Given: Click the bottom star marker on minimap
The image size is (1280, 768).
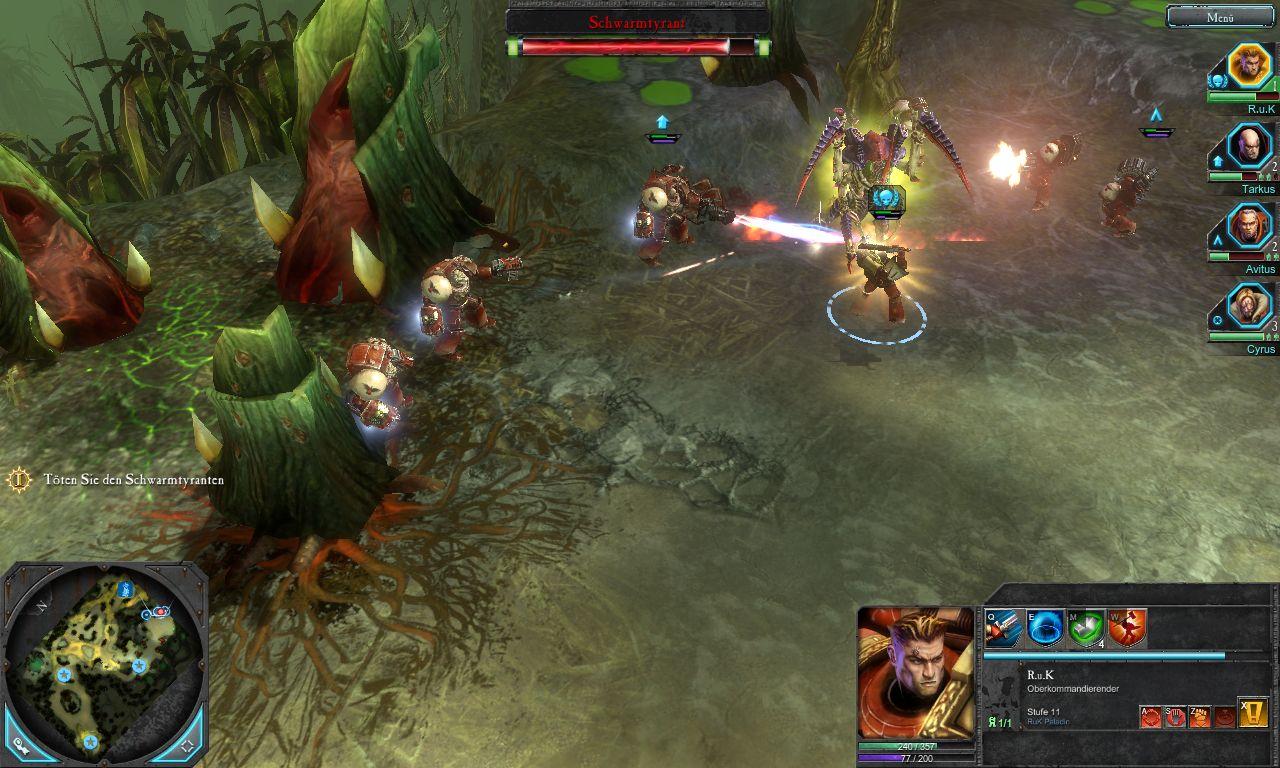Looking at the screenshot, I should 90,741.
